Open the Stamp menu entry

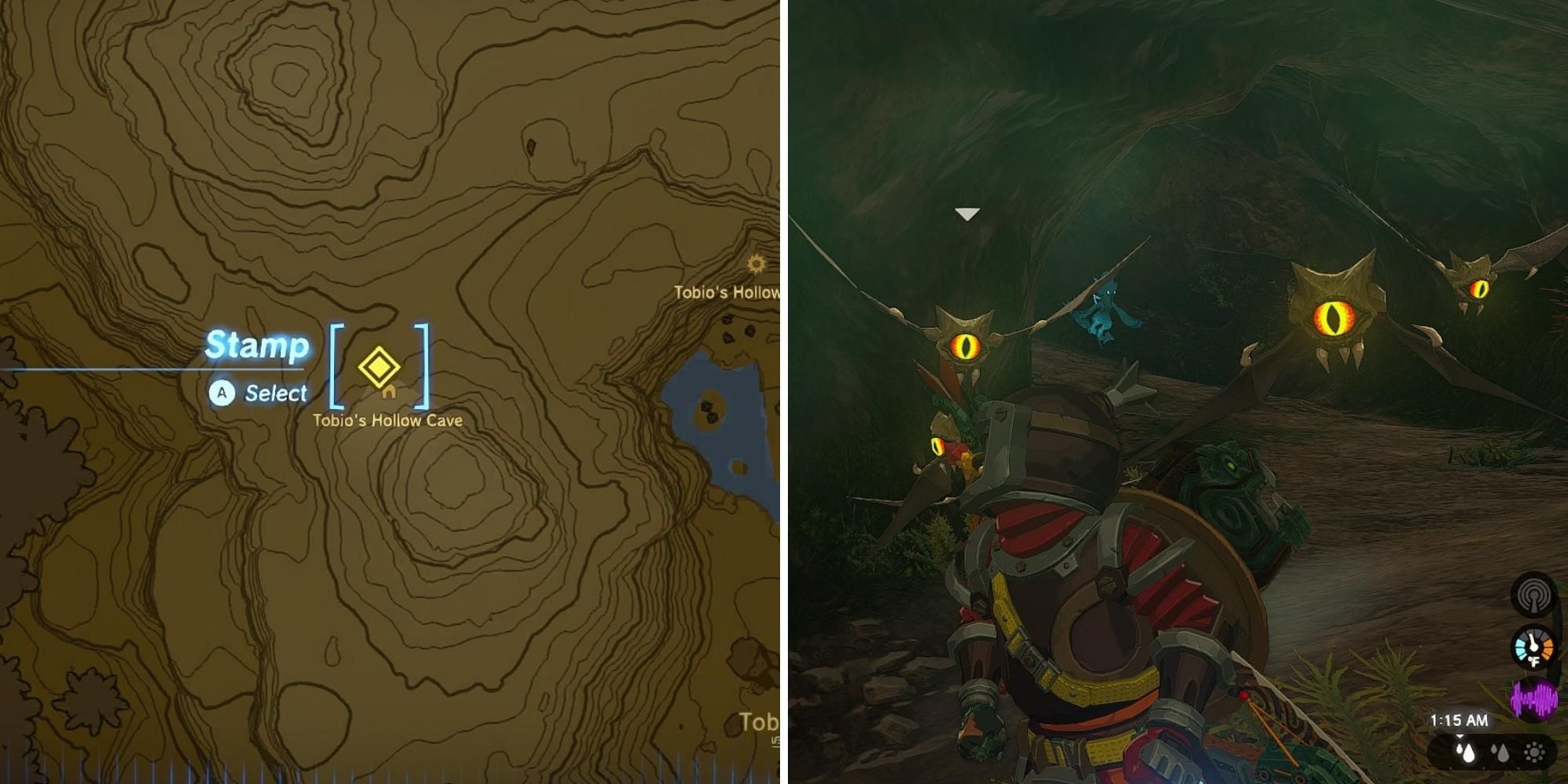point(257,345)
